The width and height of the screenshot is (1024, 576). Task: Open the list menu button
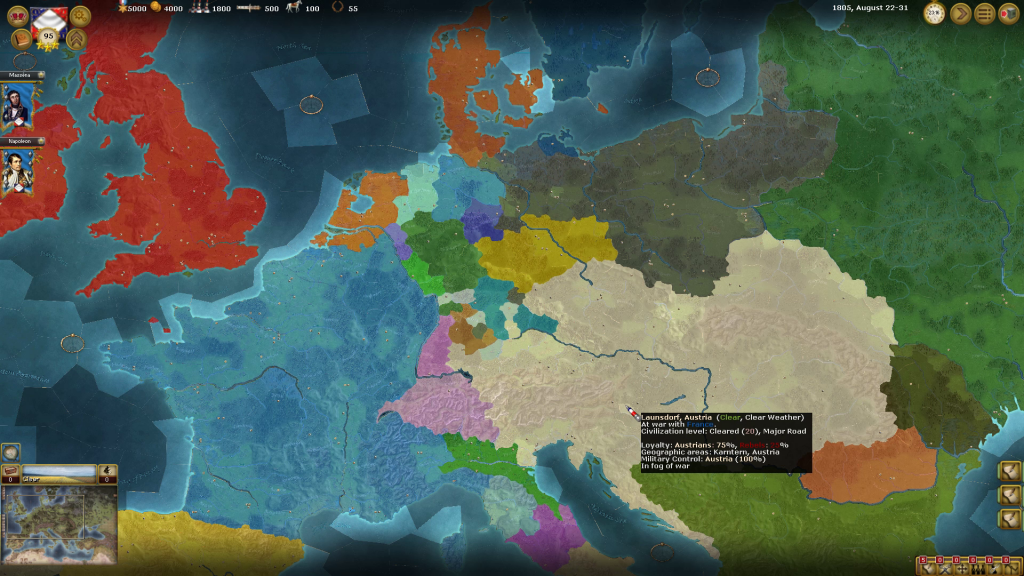click(985, 14)
